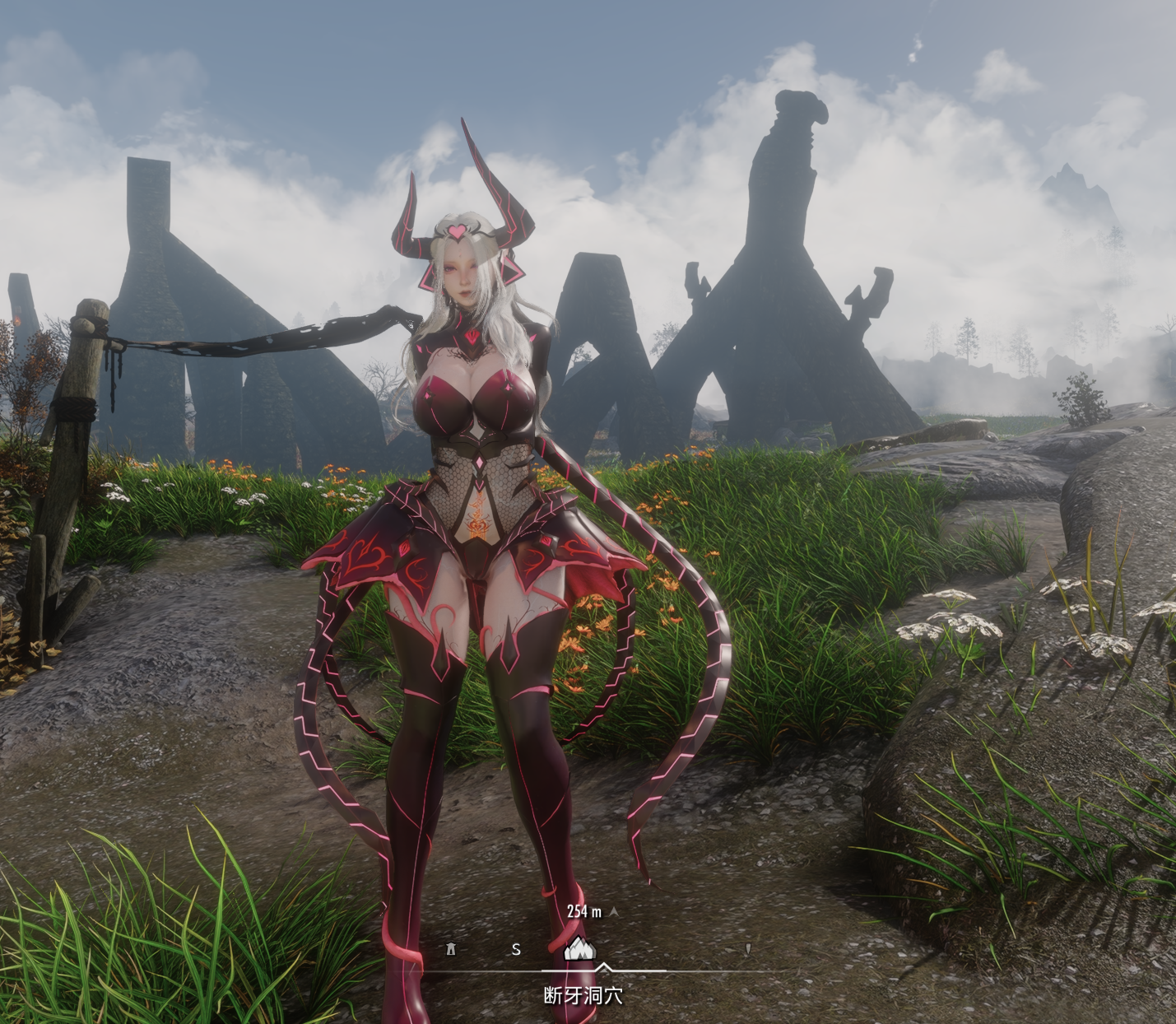Click the shield-shaped marker on the compass
1176x1024 pixels.
(x=747, y=949)
